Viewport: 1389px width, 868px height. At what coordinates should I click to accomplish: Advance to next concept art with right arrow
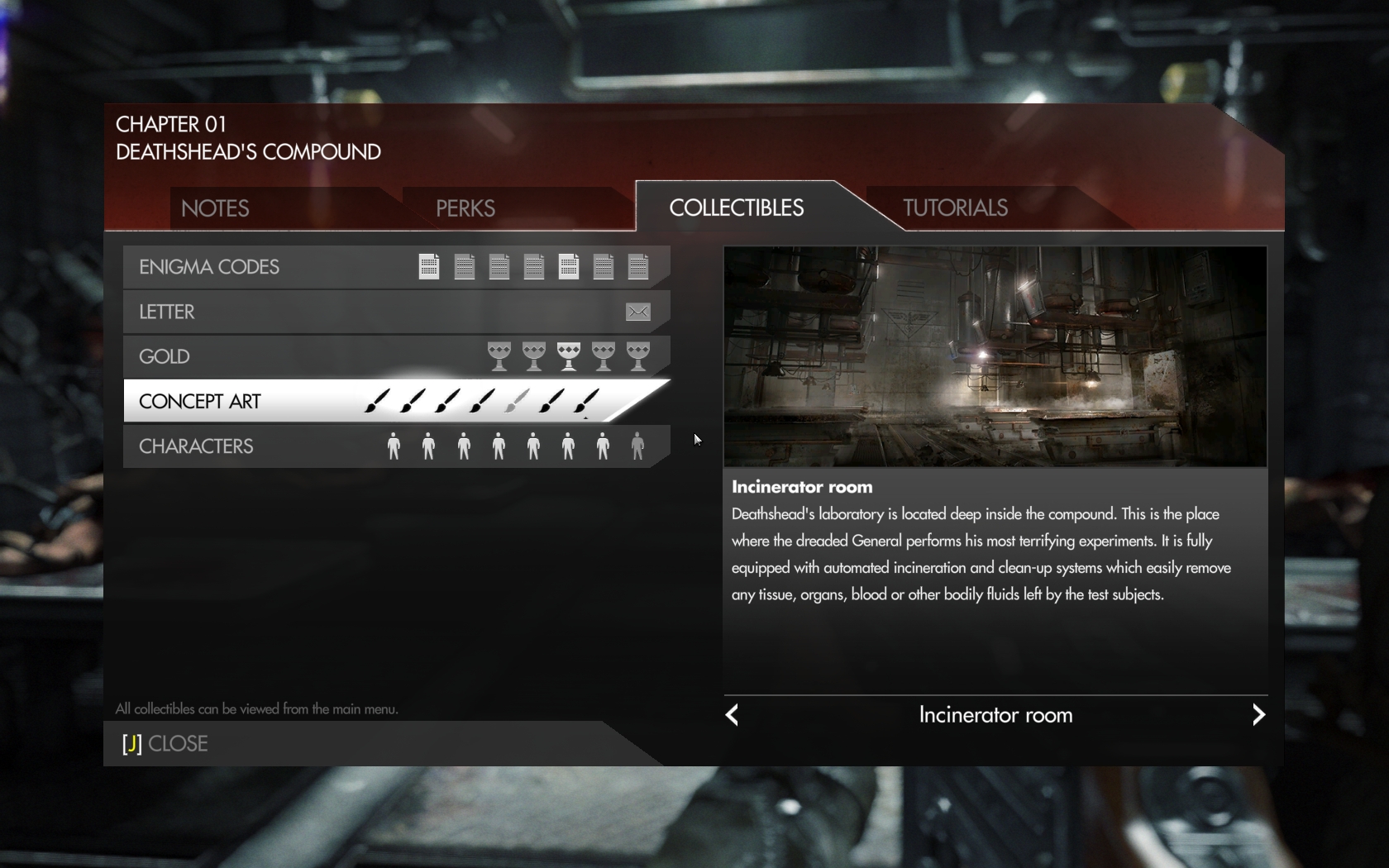pos(1258,714)
